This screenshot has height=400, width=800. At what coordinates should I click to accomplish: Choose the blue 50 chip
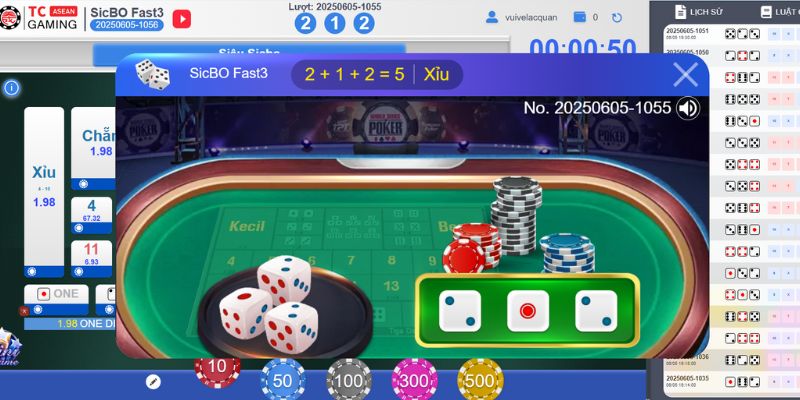pos(282,380)
